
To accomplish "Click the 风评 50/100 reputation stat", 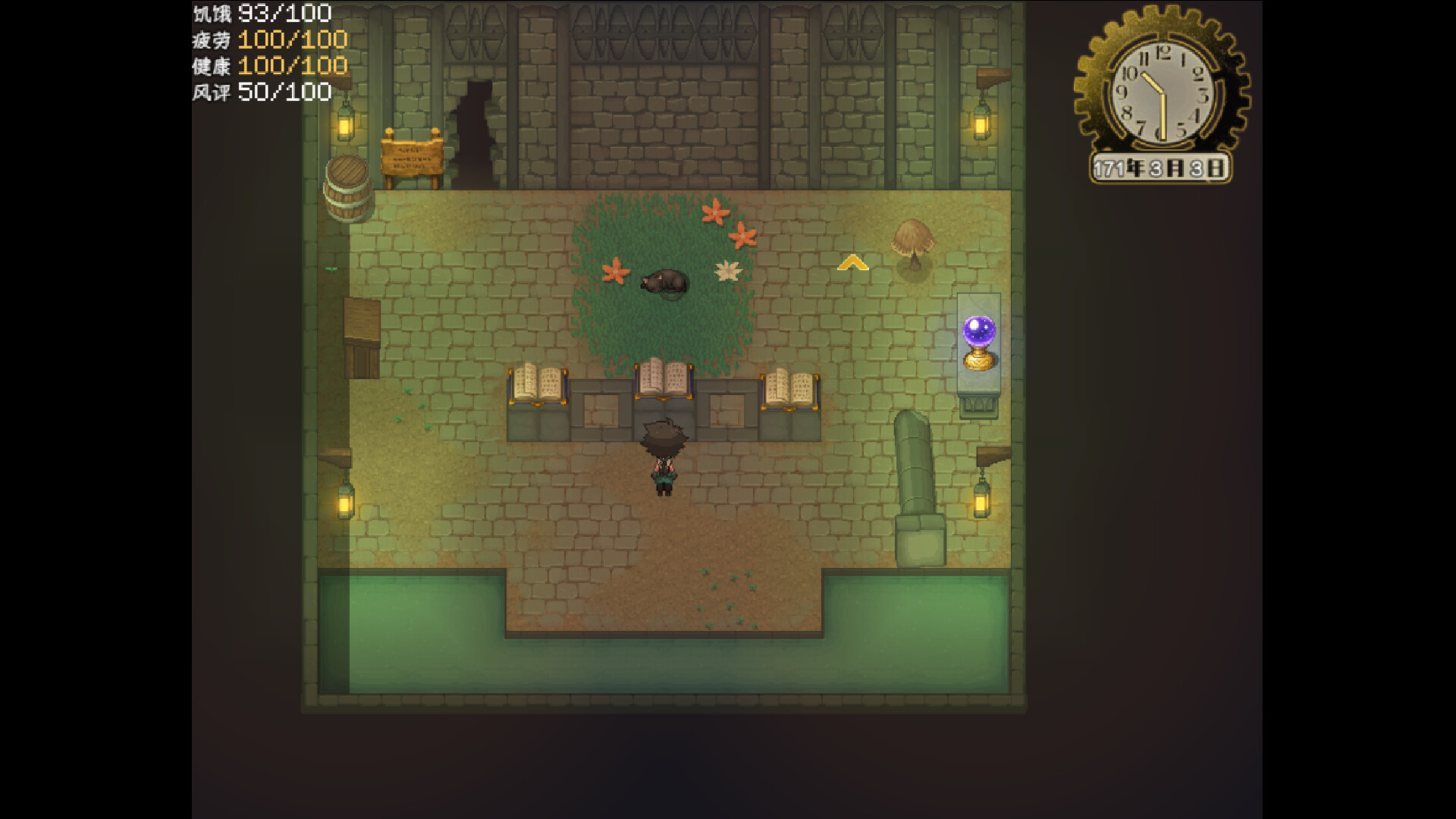I will point(259,93).
